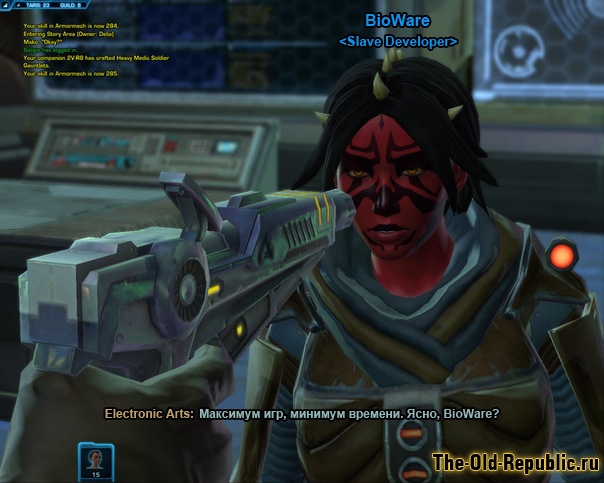Screen dimensions: 604x483
Task: Select the level 15 companion portrait
Action: coord(96,459)
